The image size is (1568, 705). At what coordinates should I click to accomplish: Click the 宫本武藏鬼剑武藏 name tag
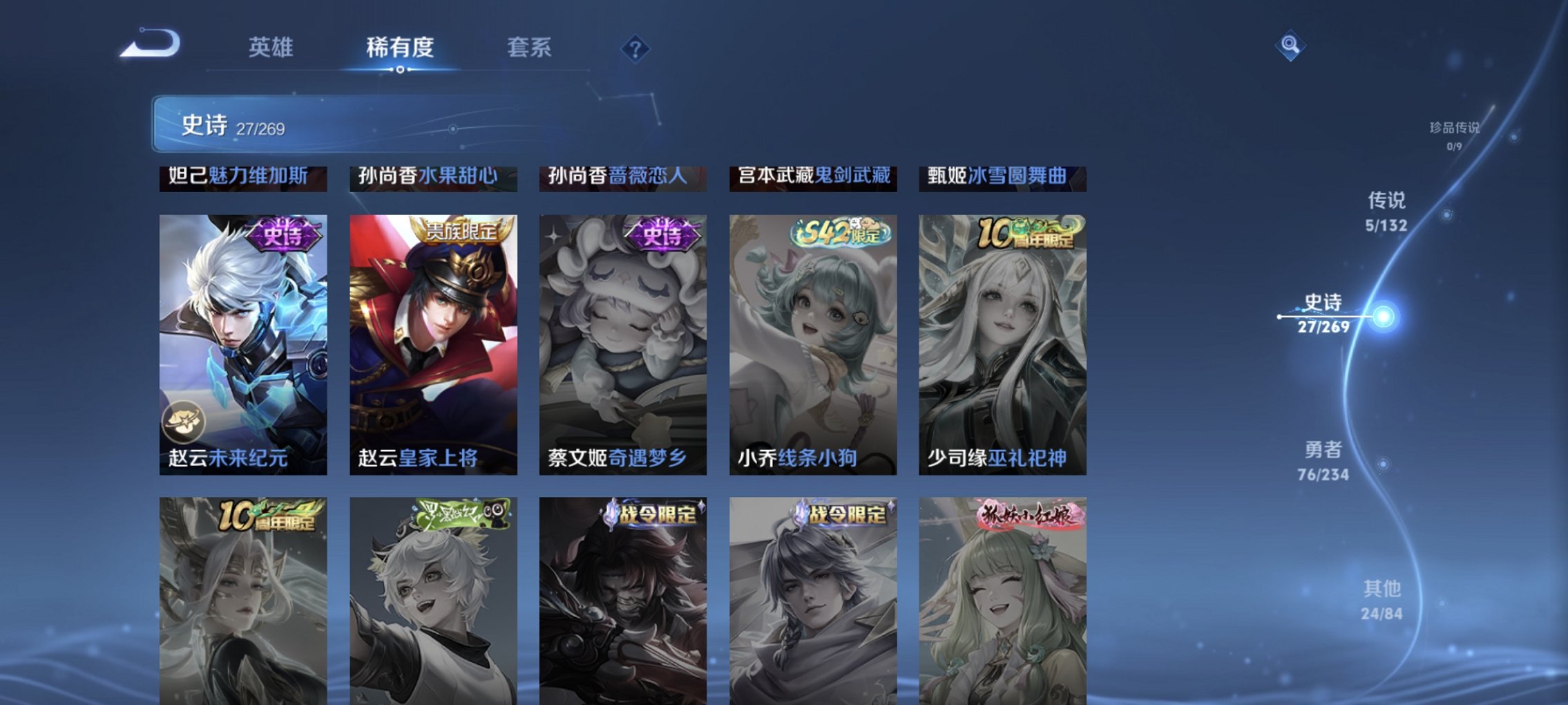click(811, 177)
